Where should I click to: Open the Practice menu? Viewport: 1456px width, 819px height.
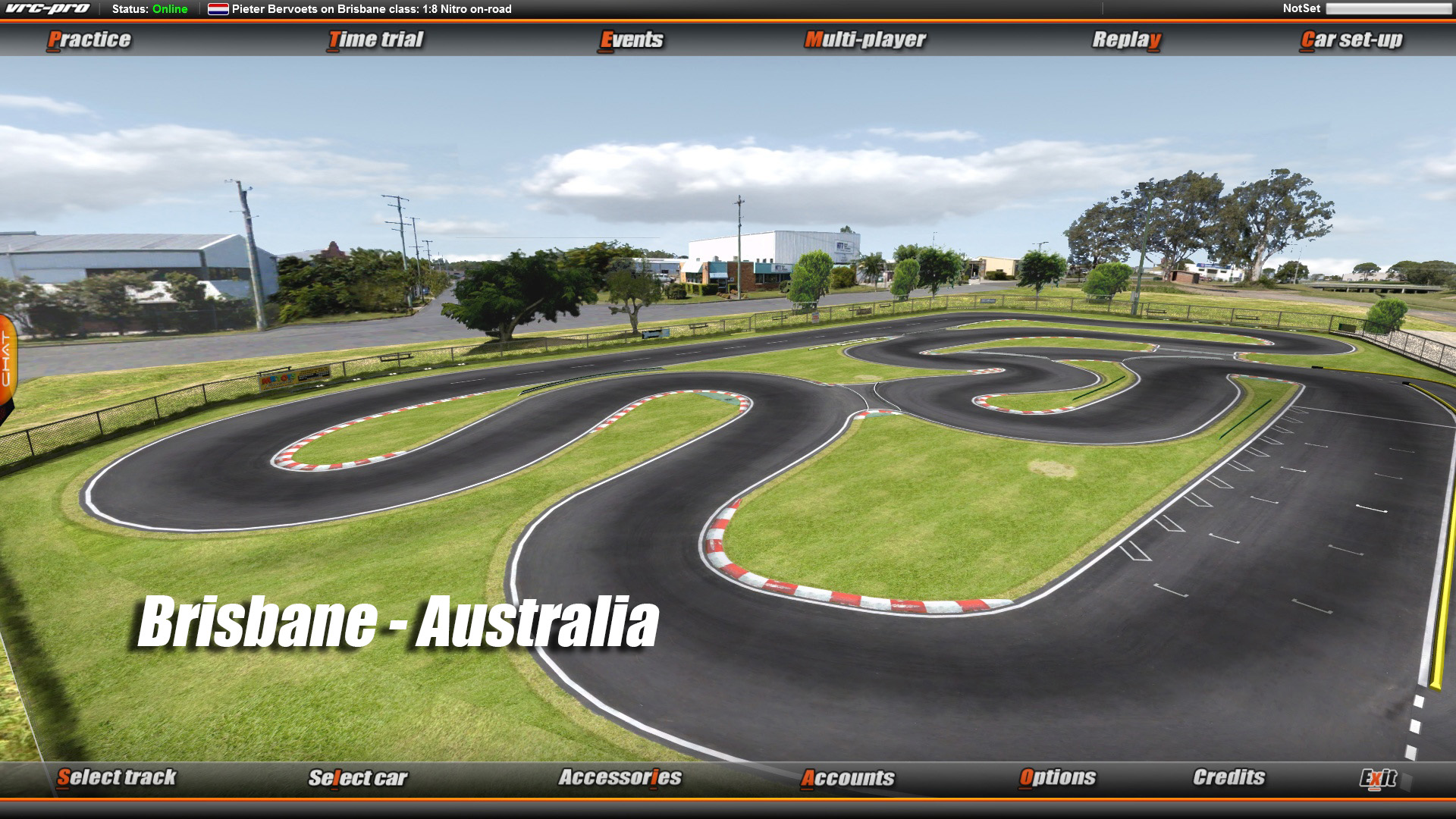tap(89, 40)
